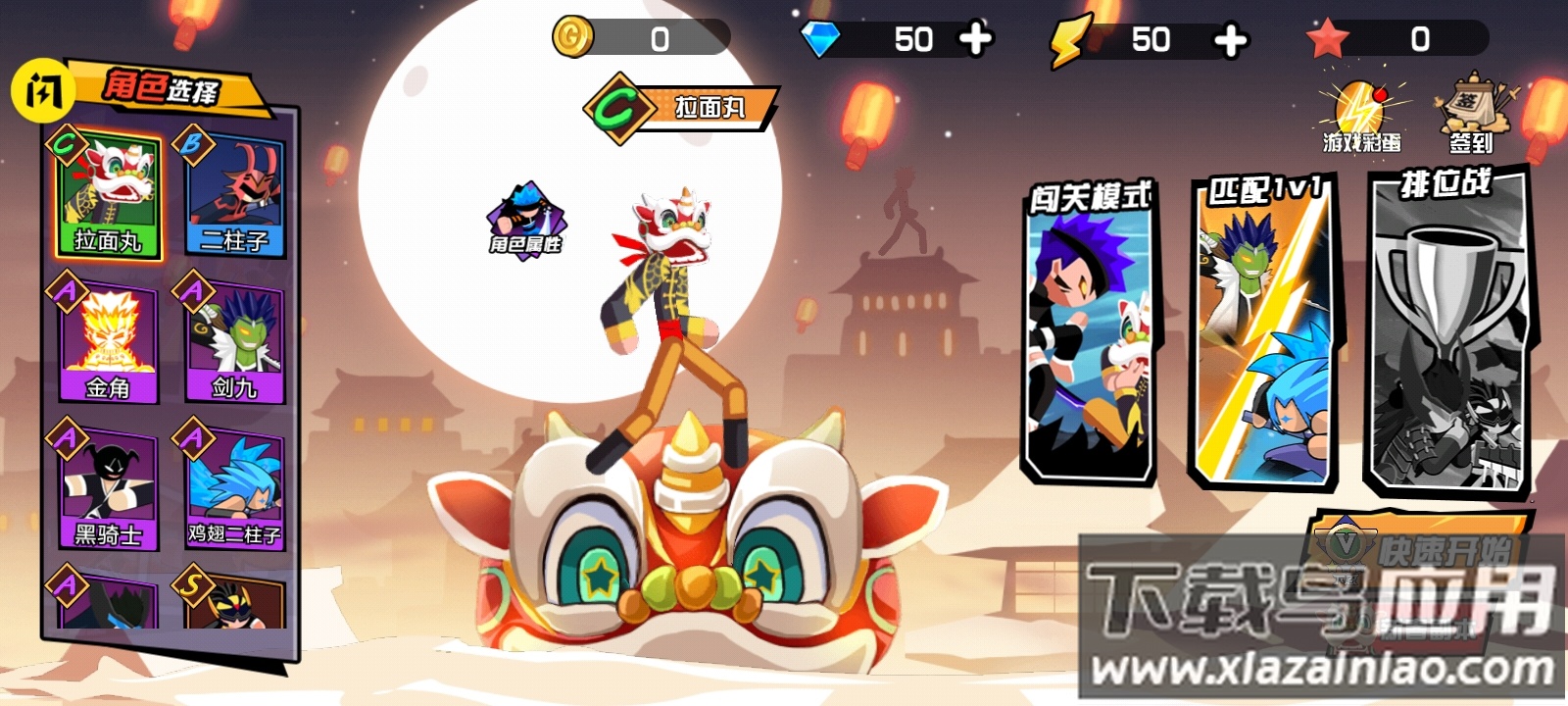Choose the 黑骑士 character tile

click(x=107, y=489)
